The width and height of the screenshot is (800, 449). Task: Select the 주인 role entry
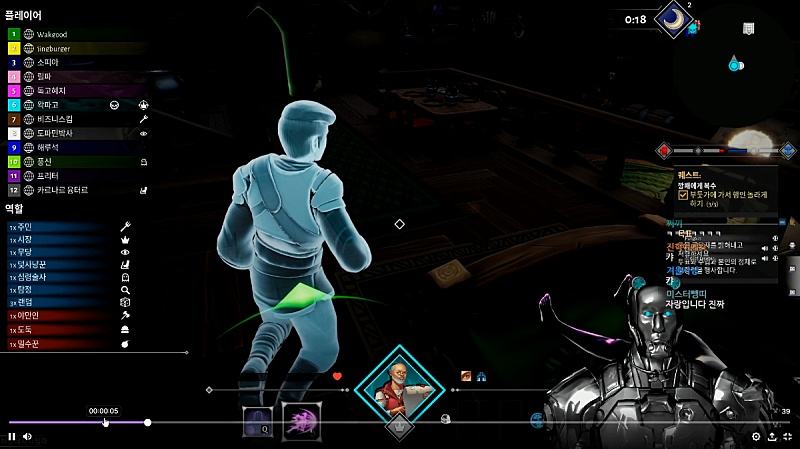tap(27, 227)
